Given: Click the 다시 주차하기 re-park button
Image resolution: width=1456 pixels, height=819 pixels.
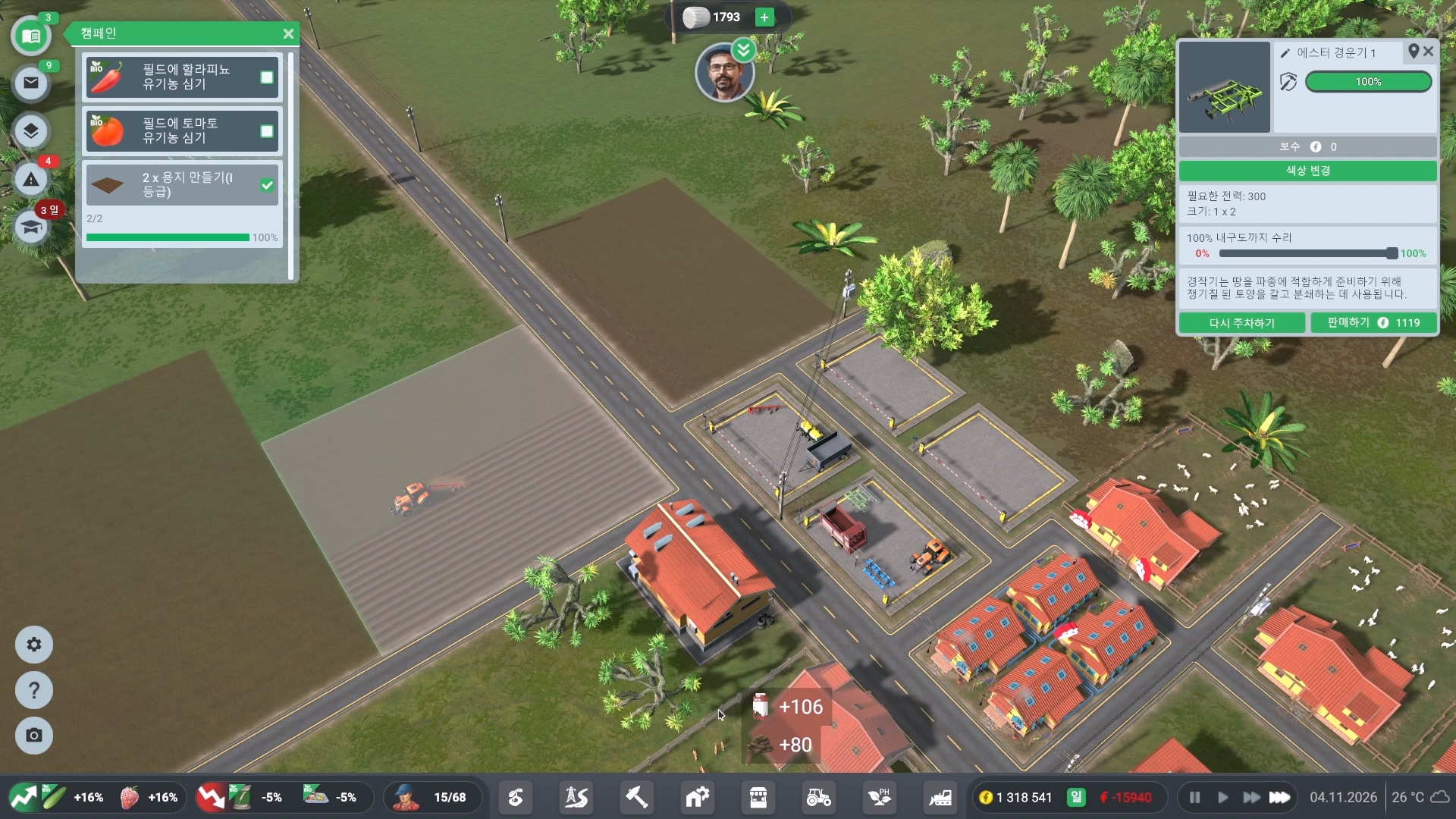Looking at the screenshot, I should pos(1241,323).
